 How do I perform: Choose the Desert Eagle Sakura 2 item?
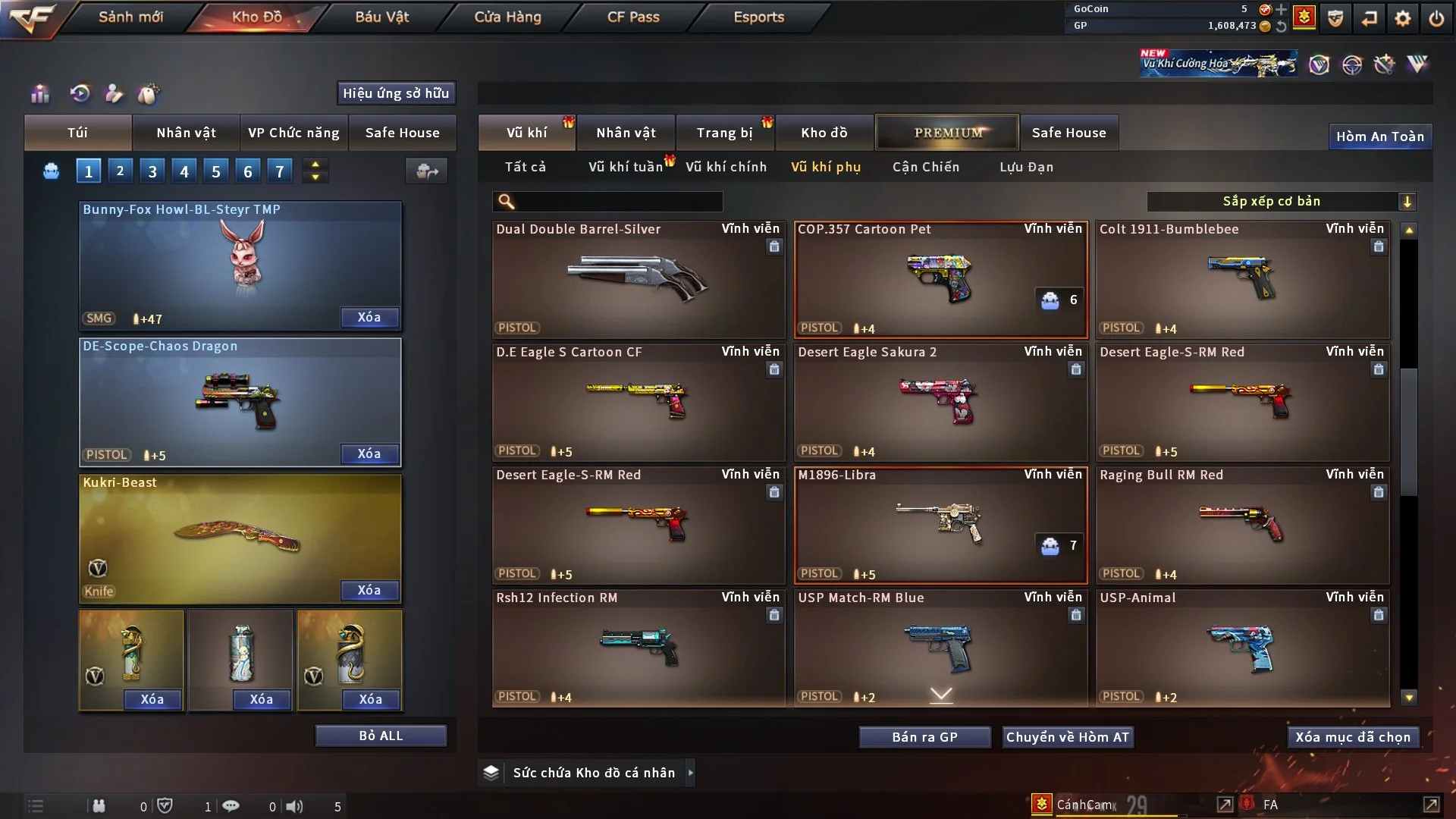point(940,402)
